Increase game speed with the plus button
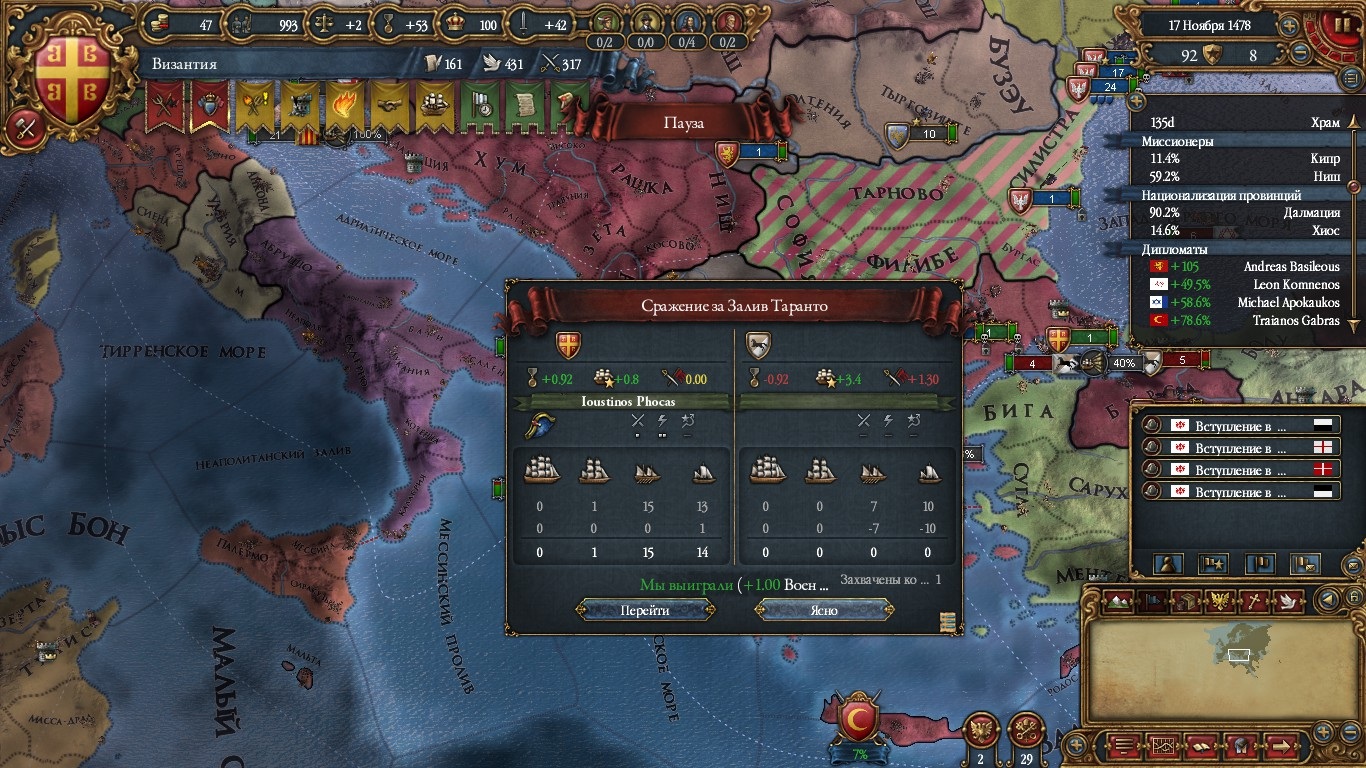The width and height of the screenshot is (1366, 768). [1290, 26]
